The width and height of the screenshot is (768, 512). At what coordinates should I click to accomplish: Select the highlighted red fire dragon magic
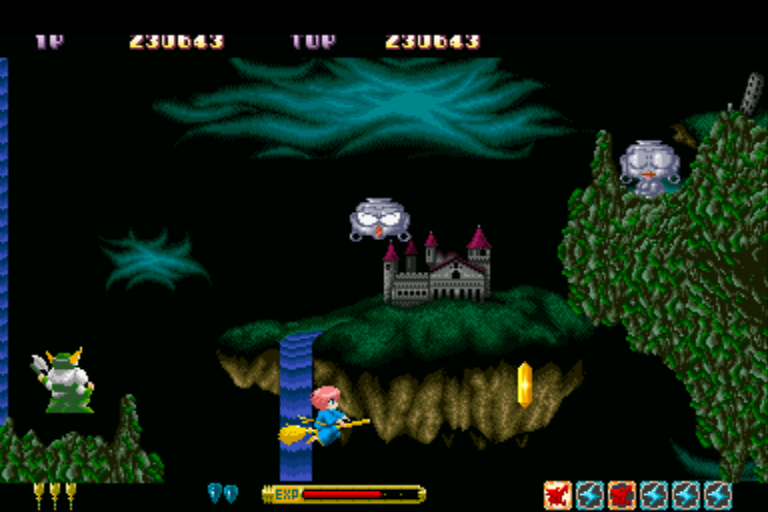tap(557, 494)
